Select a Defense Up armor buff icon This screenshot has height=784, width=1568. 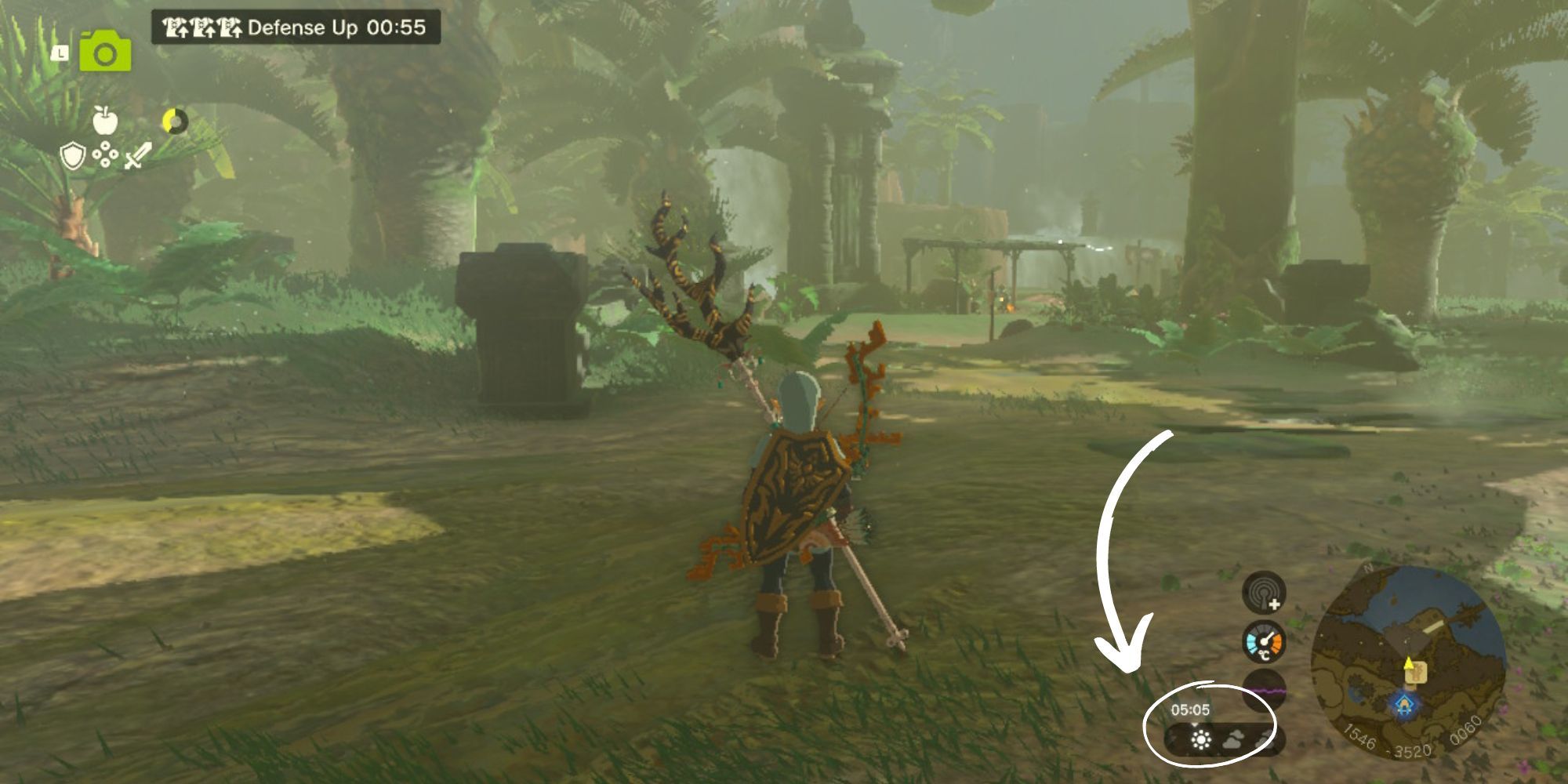(x=174, y=27)
